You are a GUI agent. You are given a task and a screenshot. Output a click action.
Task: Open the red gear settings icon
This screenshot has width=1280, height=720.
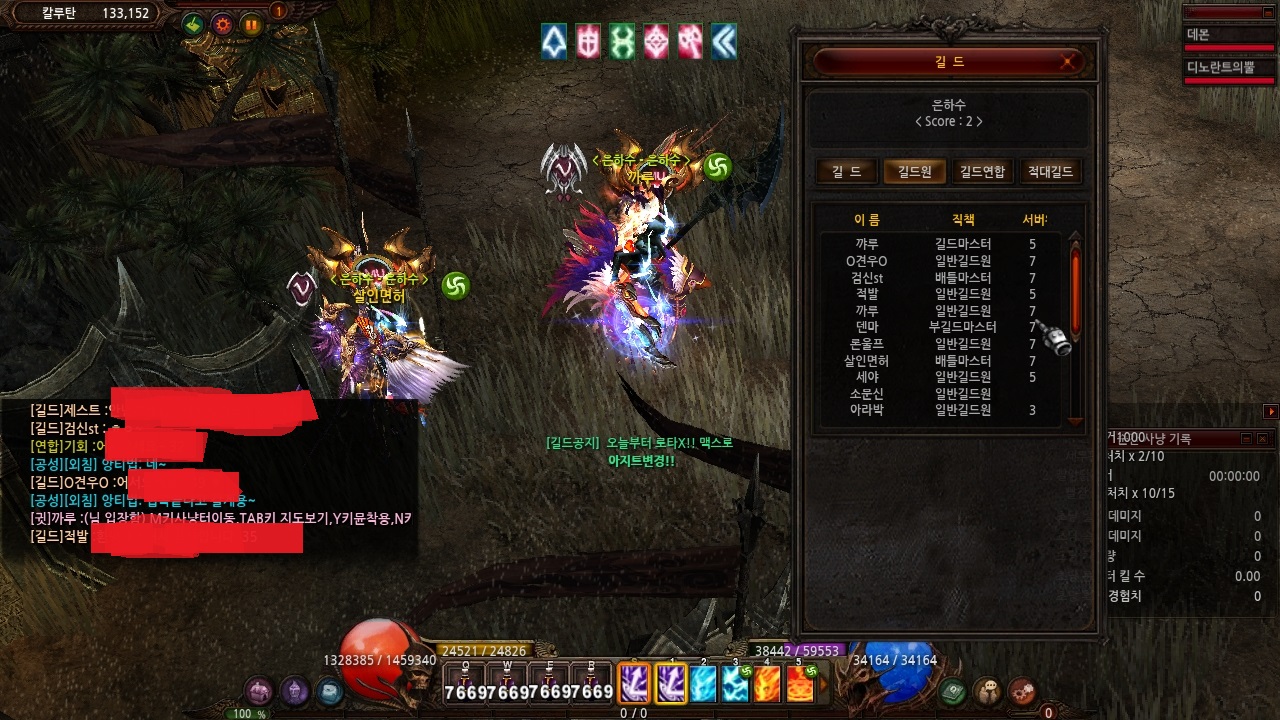(x=222, y=25)
